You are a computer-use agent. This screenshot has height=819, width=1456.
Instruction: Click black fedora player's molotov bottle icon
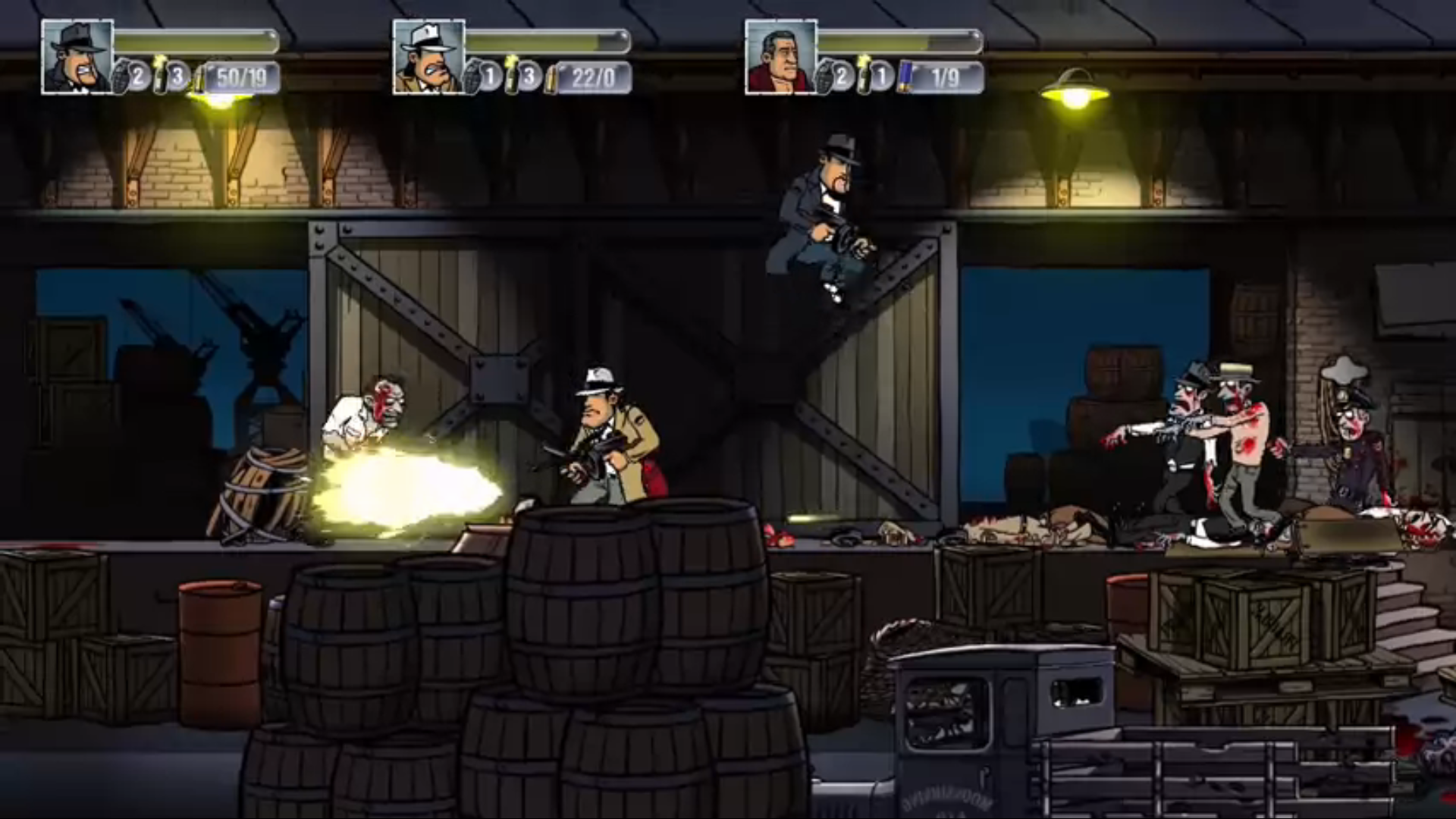(x=161, y=76)
